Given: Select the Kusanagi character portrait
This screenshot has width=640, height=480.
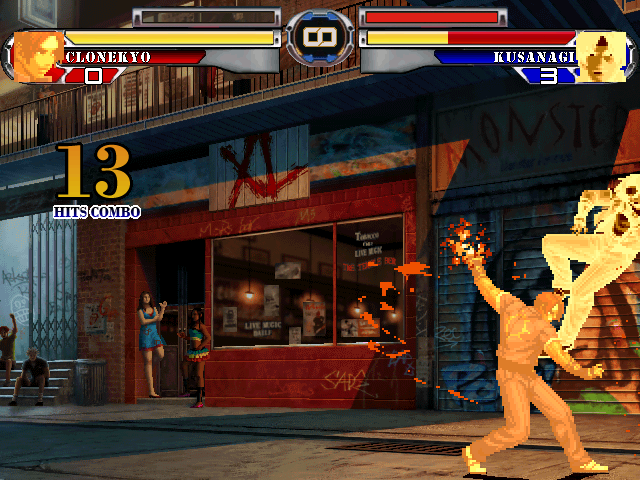Looking at the screenshot, I should tap(601, 56).
